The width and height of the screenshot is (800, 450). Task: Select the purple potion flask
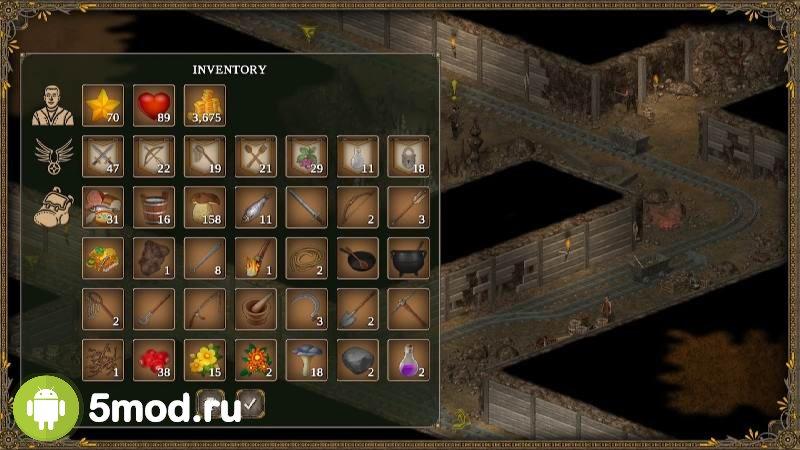408,360
